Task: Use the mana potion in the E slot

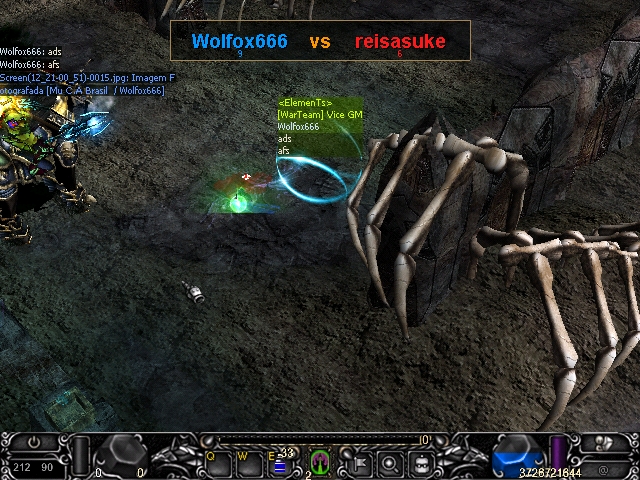Action: 281,464
